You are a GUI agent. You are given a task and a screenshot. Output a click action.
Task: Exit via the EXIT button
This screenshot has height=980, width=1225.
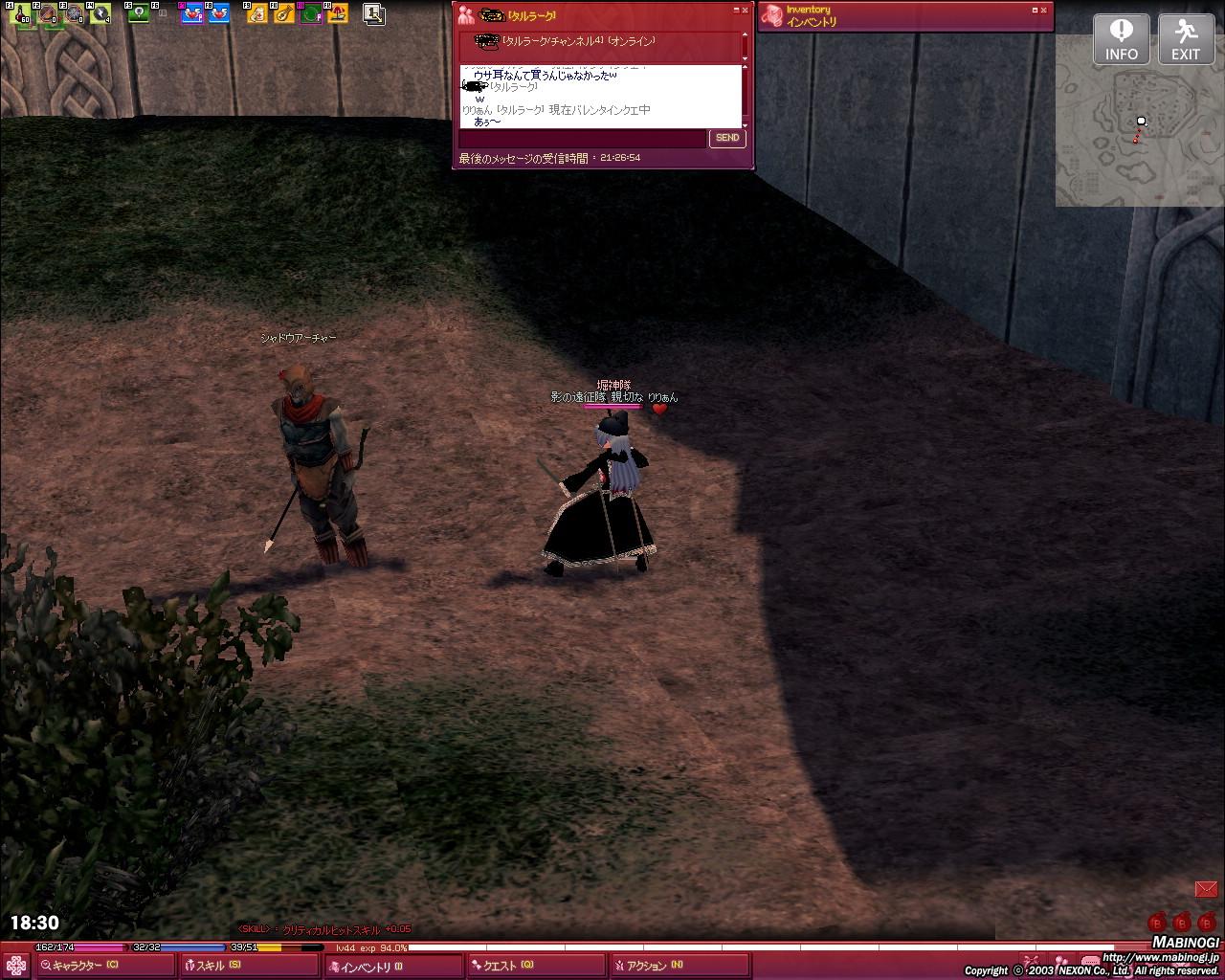click(x=1186, y=39)
